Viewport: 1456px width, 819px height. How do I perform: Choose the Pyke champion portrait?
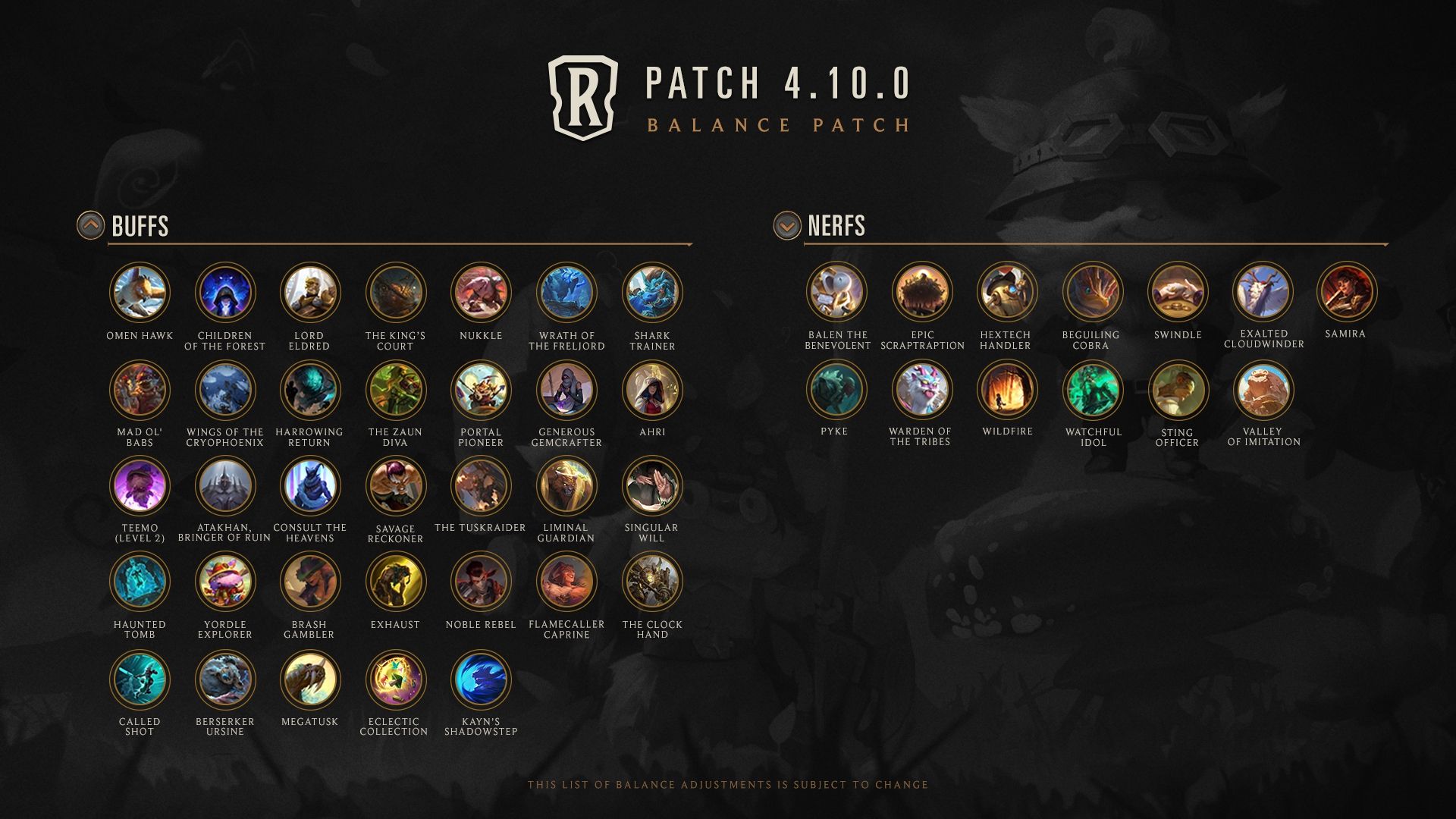tap(837, 390)
